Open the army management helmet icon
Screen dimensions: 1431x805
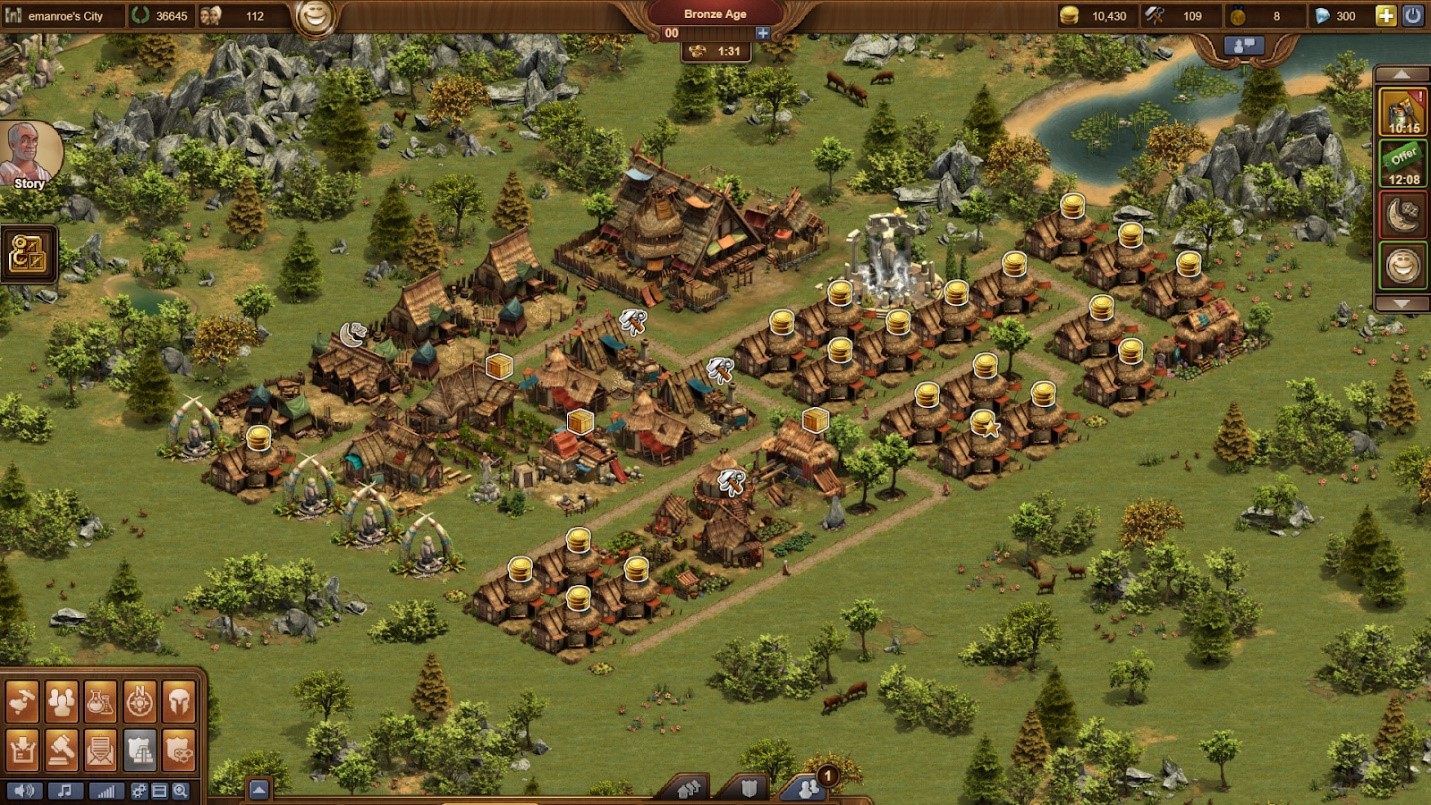pyautogui.click(x=178, y=702)
